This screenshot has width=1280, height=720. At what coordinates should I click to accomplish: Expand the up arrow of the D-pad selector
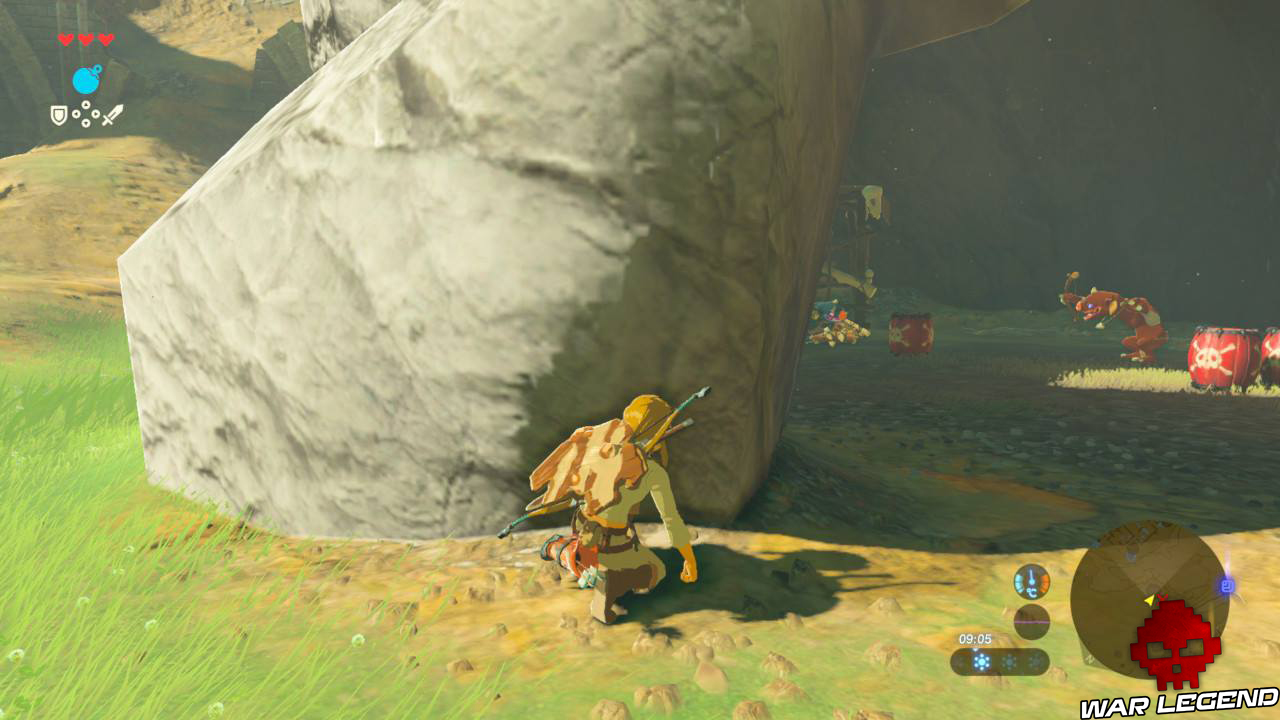point(86,104)
